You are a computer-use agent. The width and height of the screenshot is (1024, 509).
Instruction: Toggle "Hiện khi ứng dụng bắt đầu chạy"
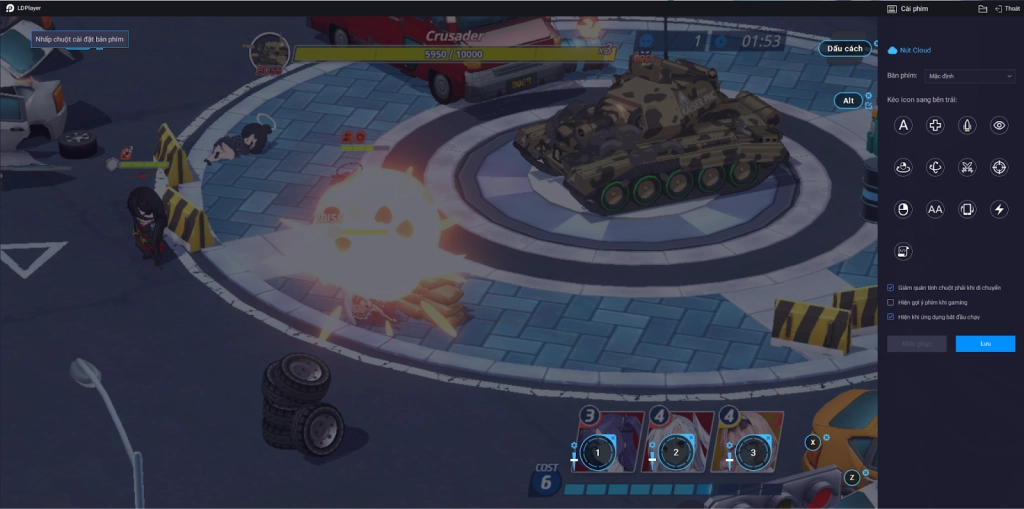coord(891,316)
